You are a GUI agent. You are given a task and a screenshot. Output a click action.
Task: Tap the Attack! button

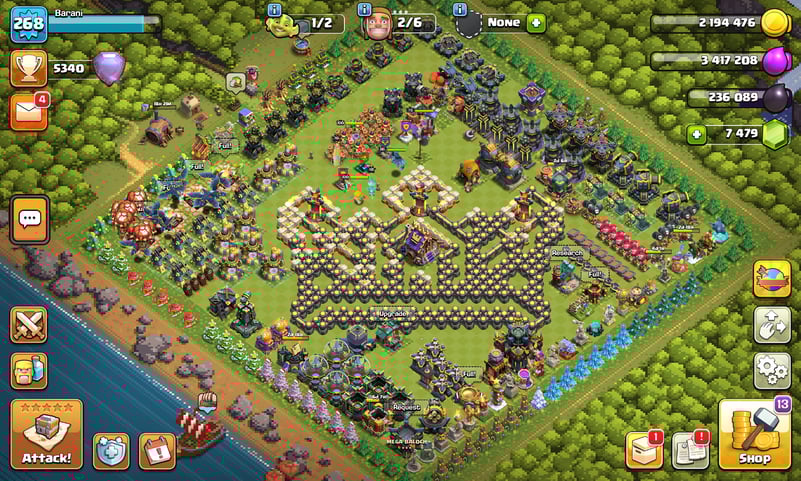[x=46, y=434]
